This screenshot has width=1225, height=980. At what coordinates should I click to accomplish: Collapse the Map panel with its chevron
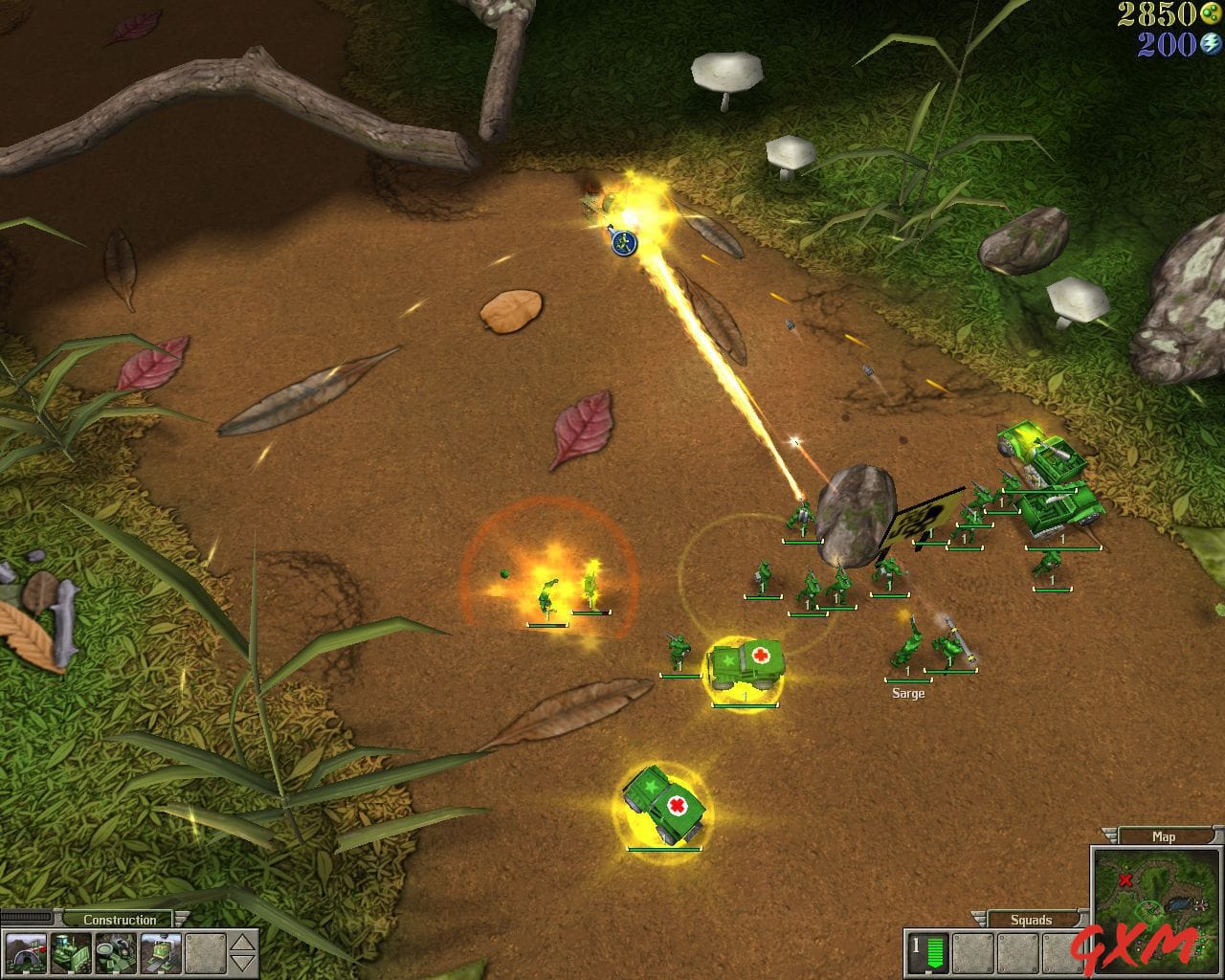pos(1109,834)
